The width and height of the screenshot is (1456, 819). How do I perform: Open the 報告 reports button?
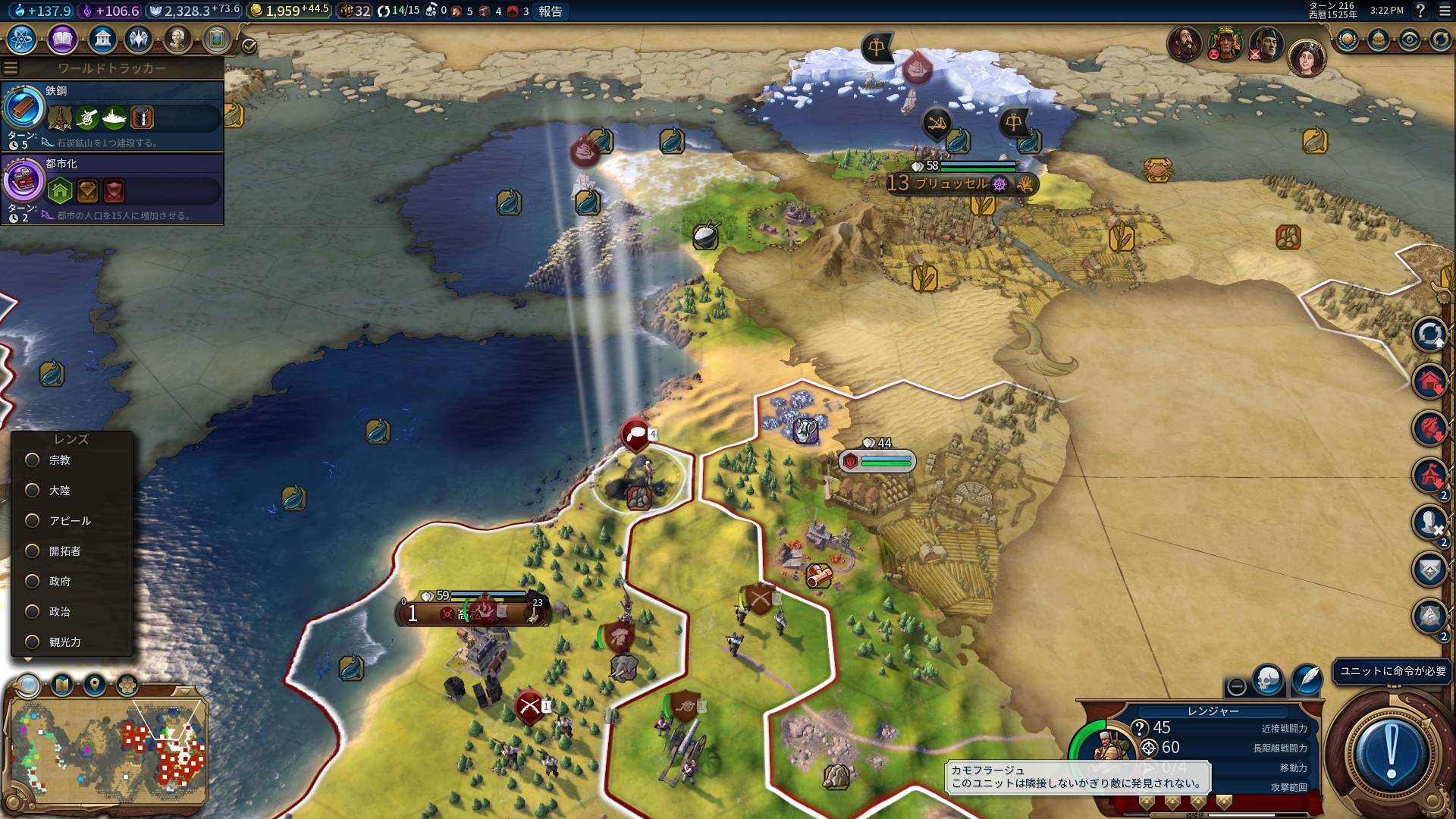tap(551, 11)
